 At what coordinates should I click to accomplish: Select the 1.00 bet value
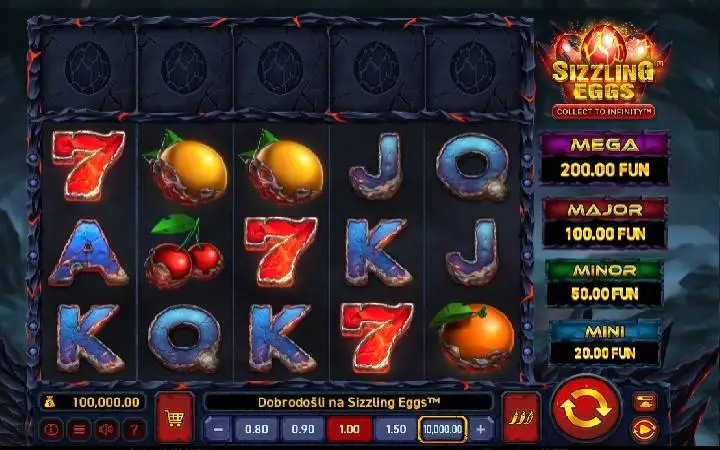[349, 429]
